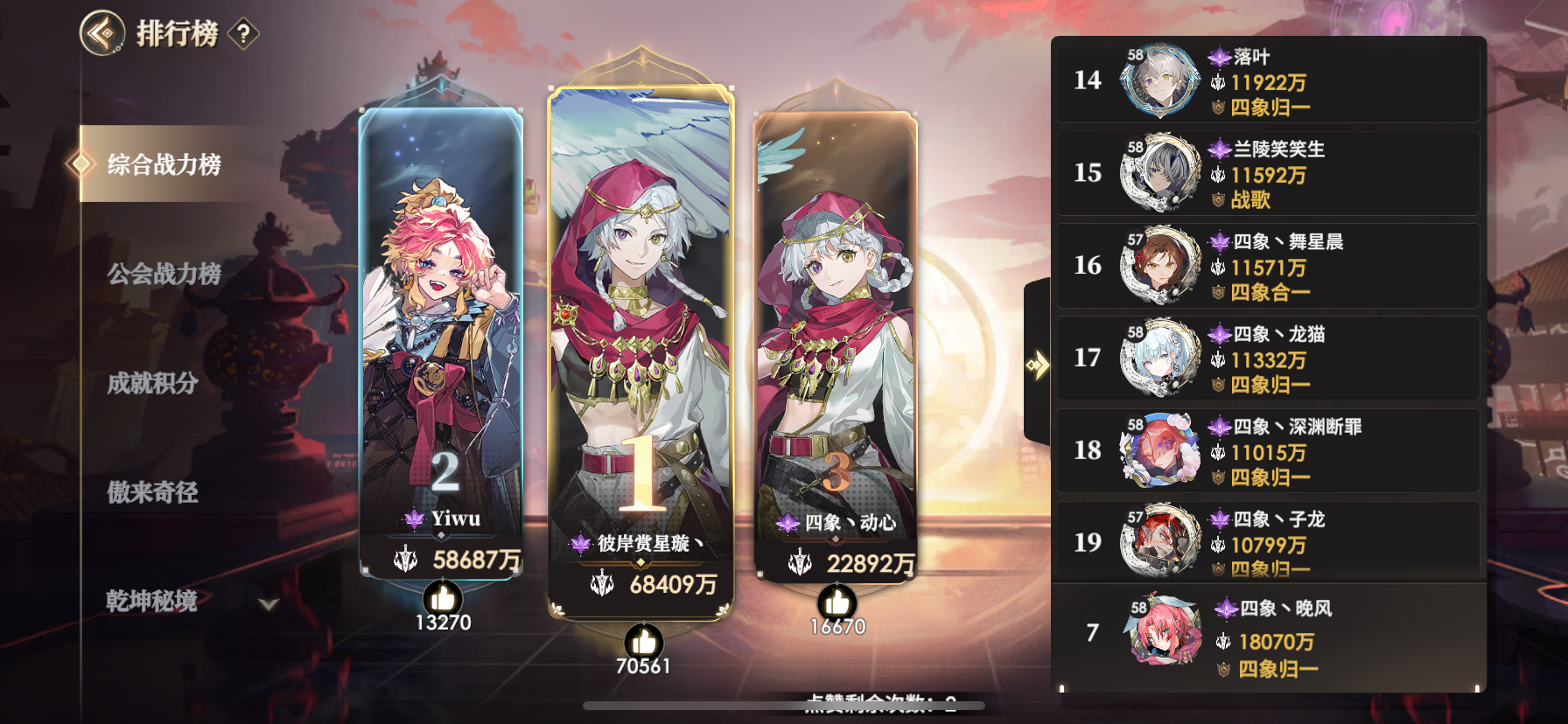1568x724 pixels.
Task: Click the guild badge icon beside 四象归一 for 落叶
Action: click(x=1217, y=105)
